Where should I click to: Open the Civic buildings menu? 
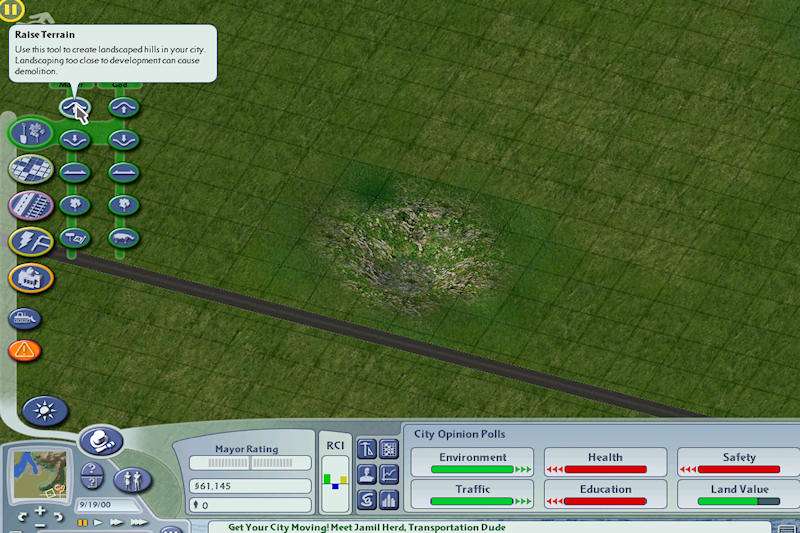point(30,277)
